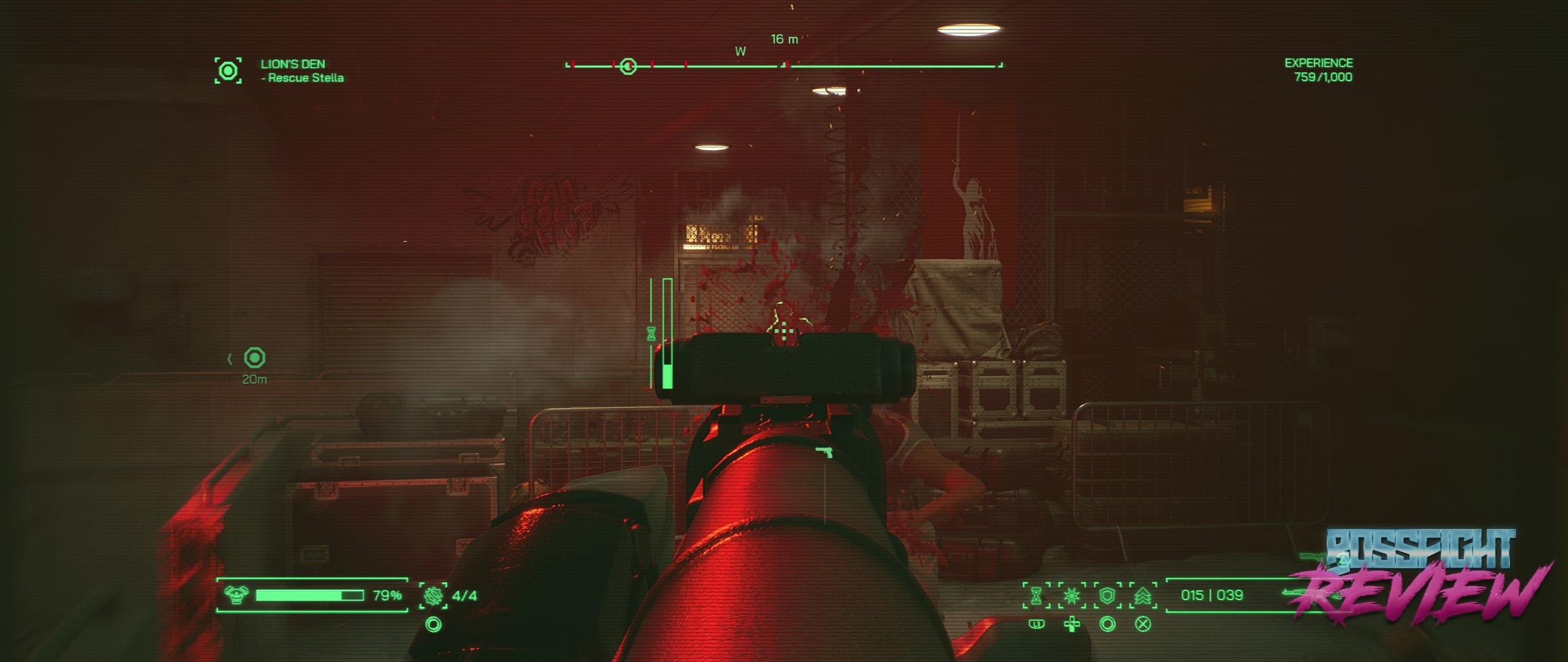Use the gear-shaped repair charge icon
1568x662 pixels.
coord(433,595)
